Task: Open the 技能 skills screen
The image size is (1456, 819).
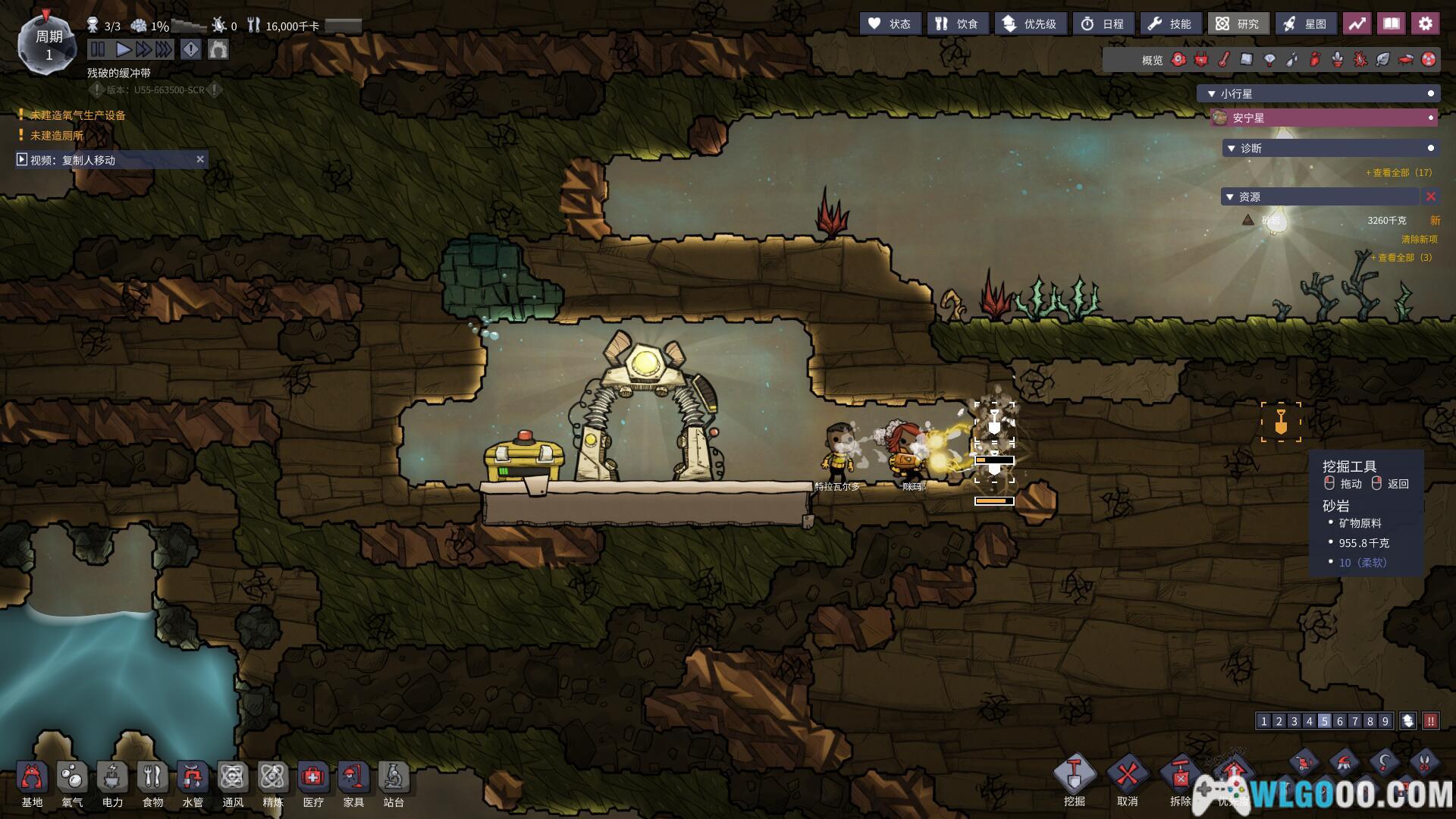Action: click(x=1170, y=24)
